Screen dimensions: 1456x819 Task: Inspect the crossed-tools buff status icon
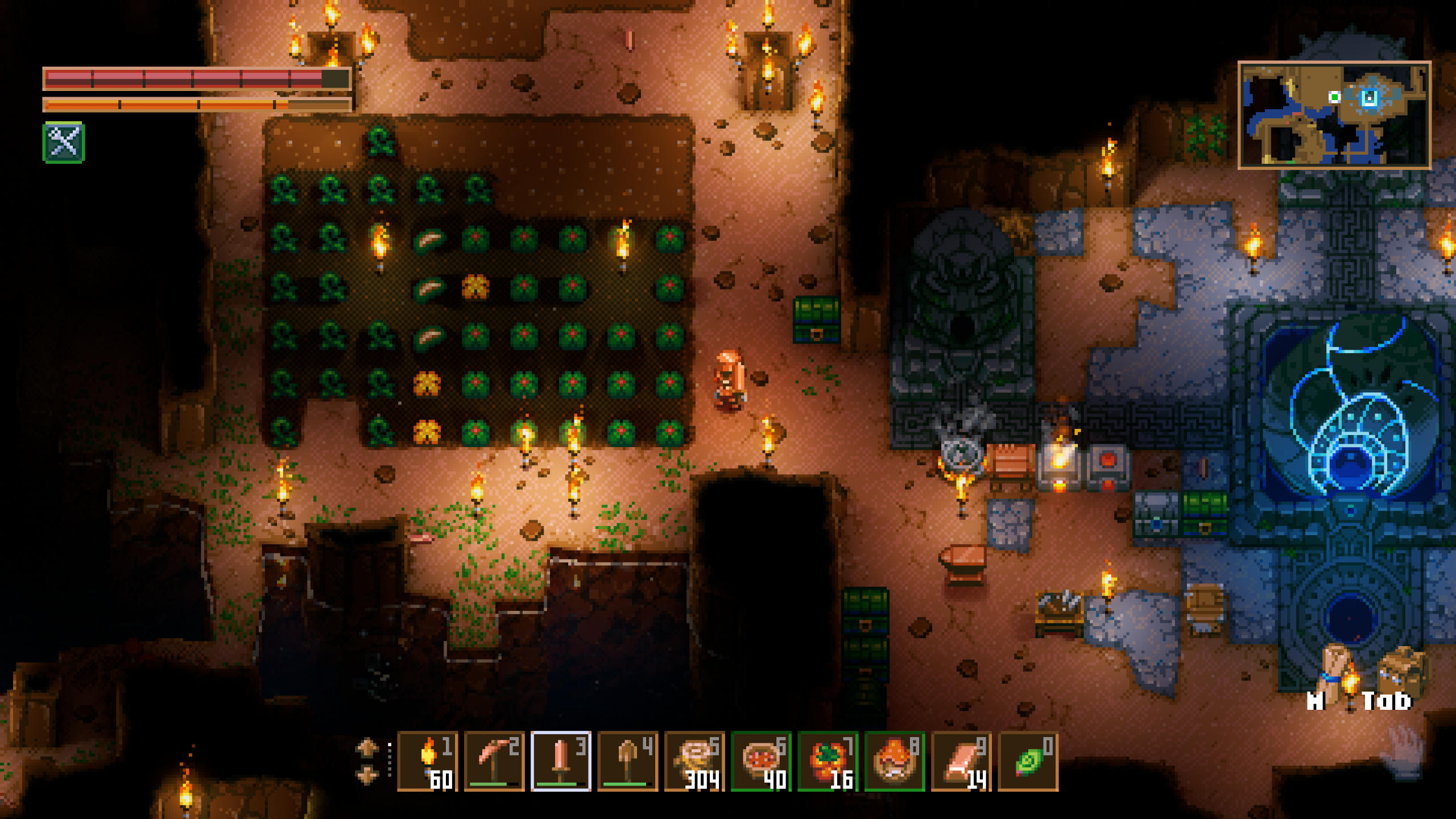[x=64, y=142]
